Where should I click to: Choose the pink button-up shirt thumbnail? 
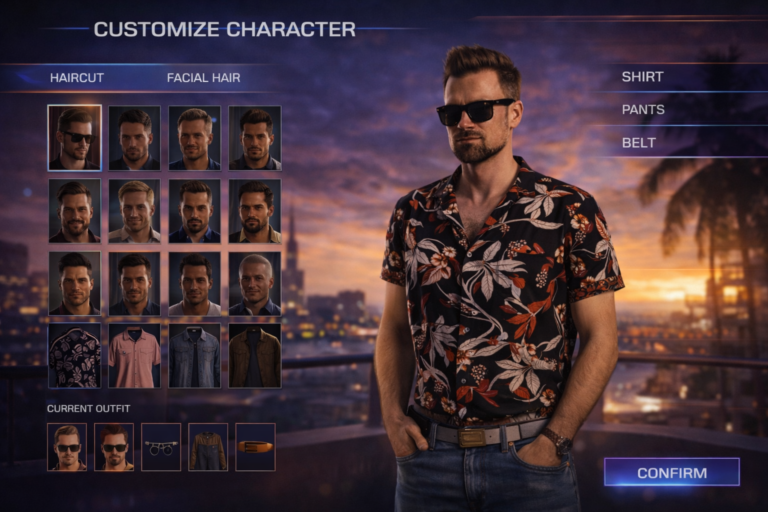pyautogui.click(x=134, y=355)
